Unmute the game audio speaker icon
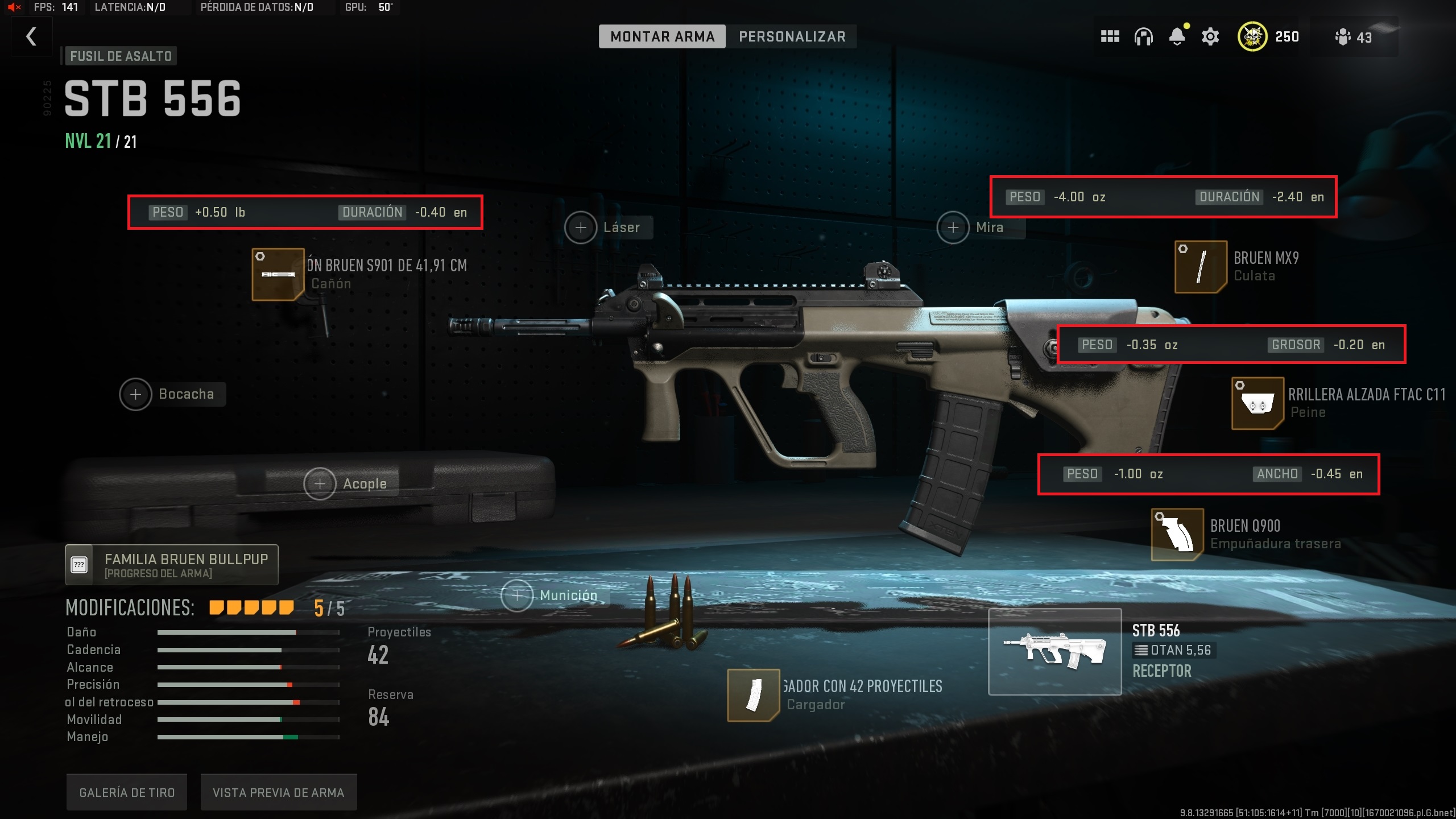Screen dimensions: 1456x819 (14, 8)
